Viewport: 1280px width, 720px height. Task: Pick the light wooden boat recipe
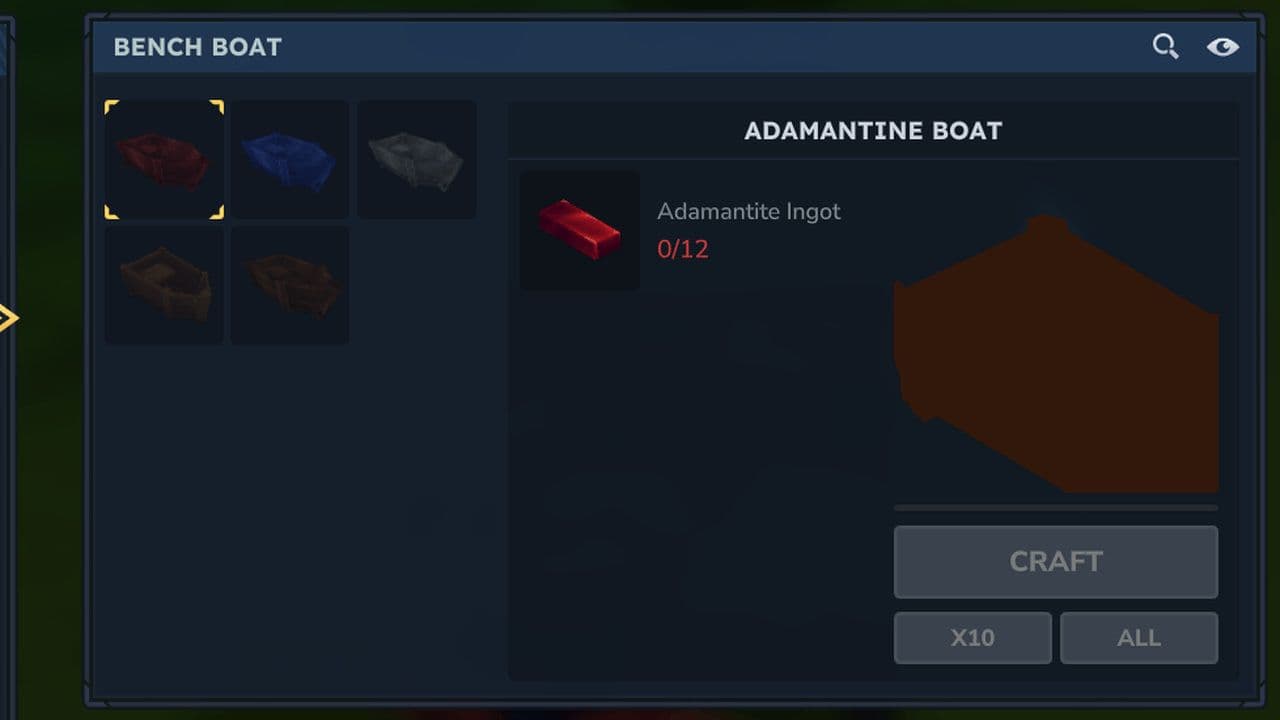pos(164,285)
